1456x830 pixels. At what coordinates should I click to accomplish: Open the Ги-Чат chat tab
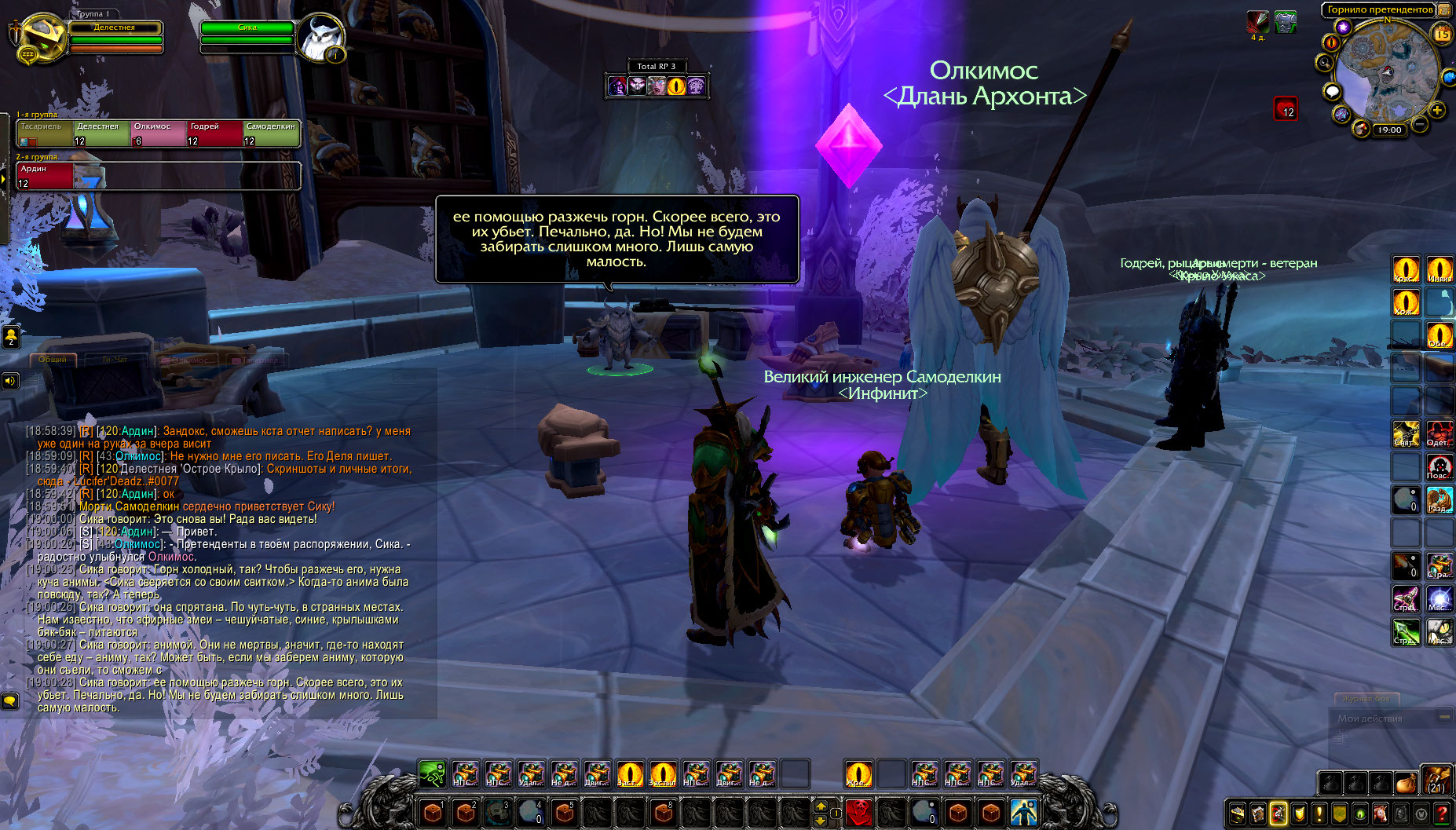tap(115, 360)
